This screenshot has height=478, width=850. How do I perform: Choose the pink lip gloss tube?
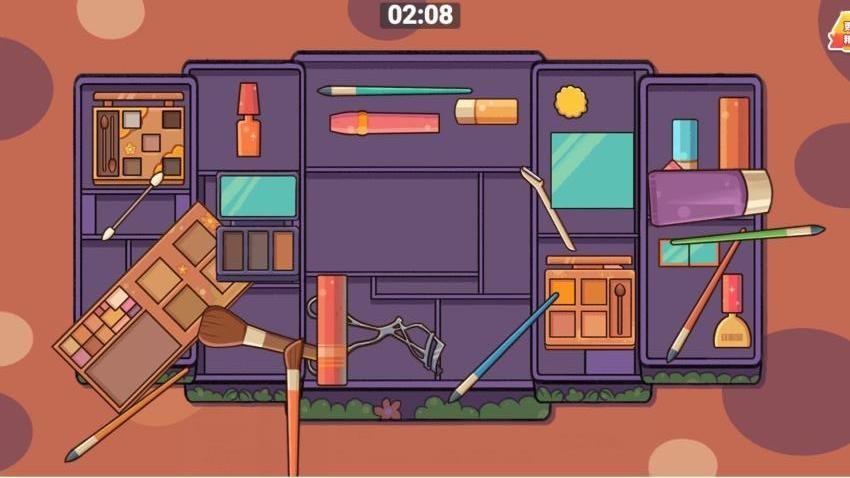[384, 123]
